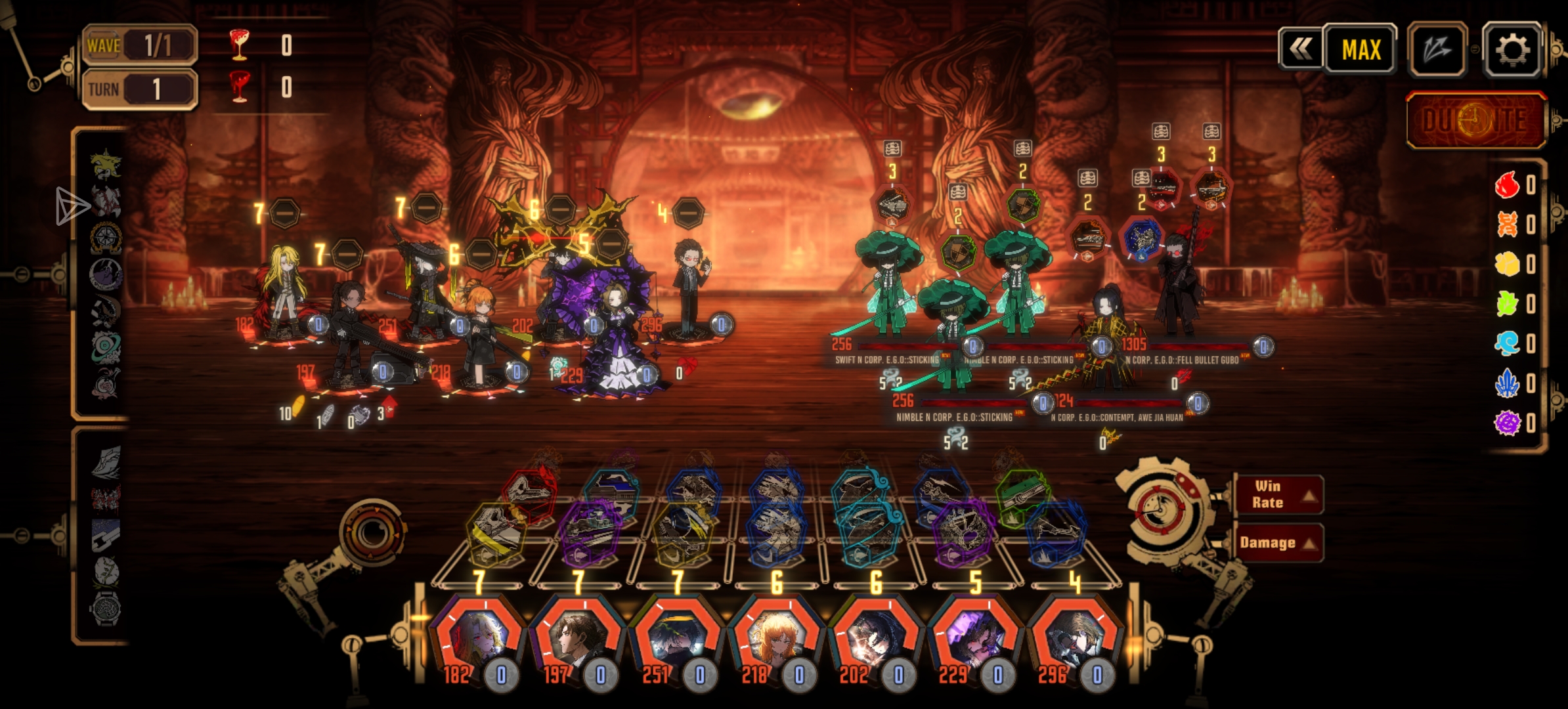1568x709 pixels.
Task: Click the triangle arrow on left panel
Action: click(71, 206)
